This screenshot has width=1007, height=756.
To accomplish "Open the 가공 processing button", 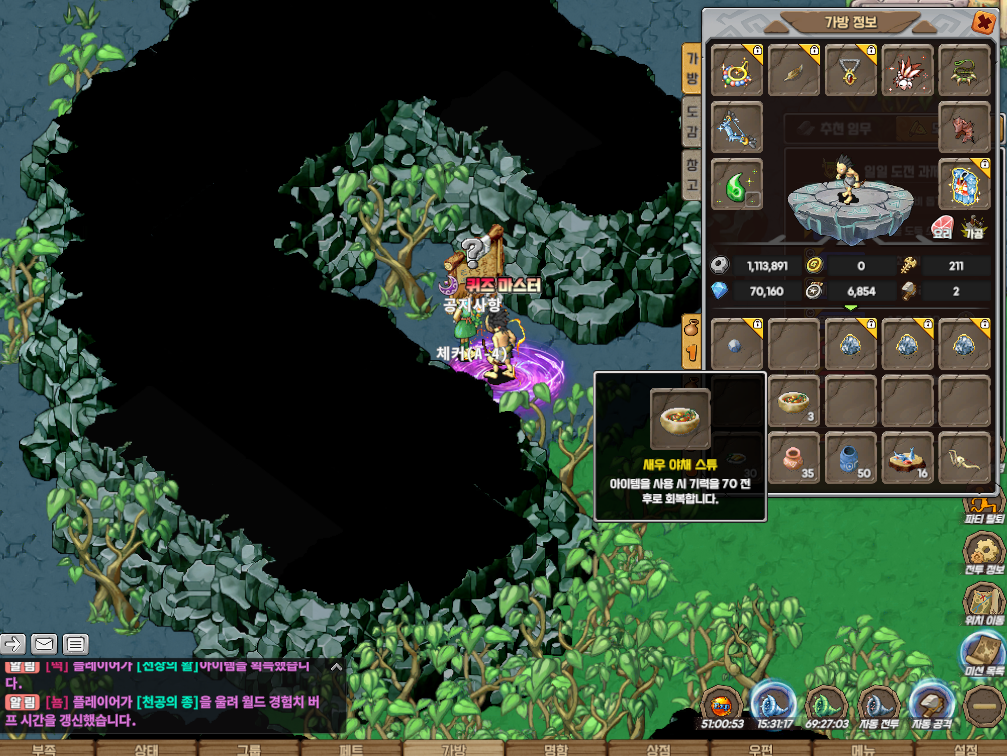I will [974, 227].
